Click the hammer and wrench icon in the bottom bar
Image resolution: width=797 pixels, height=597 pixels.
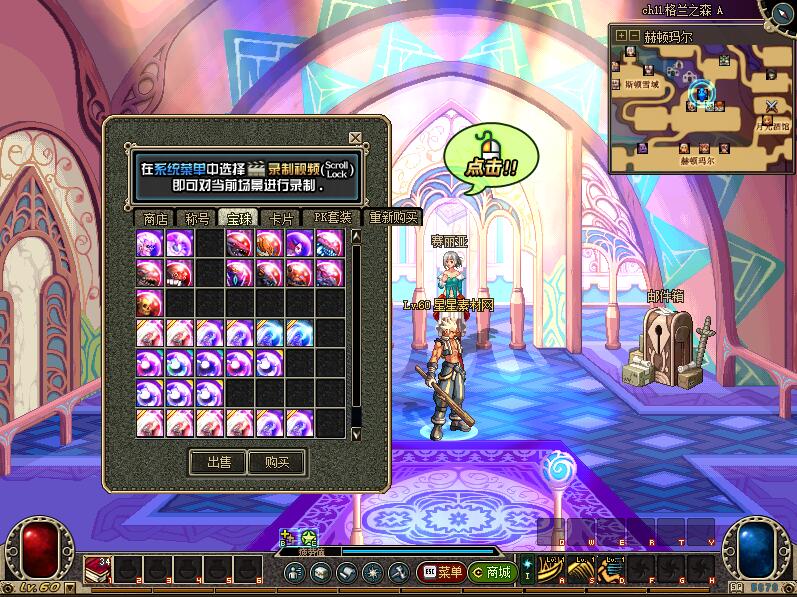397,572
